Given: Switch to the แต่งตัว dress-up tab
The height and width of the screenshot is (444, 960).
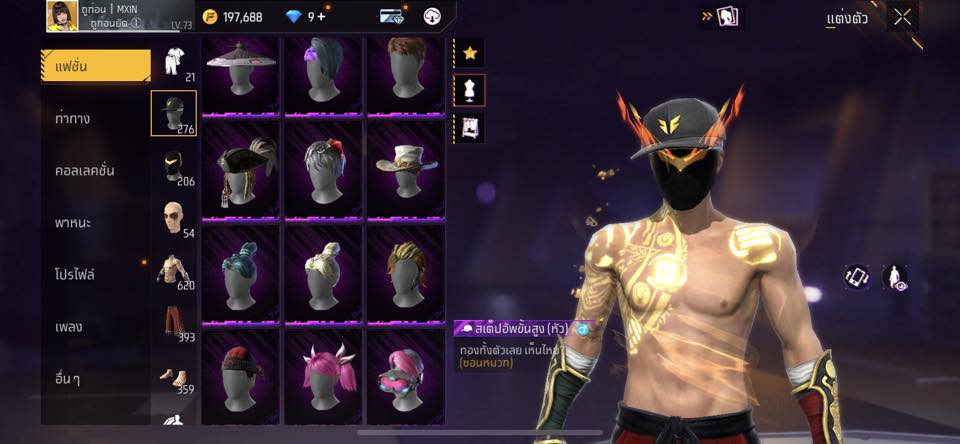Looking at the screenshot, I should pyautogui.click(x=847, y=18).
